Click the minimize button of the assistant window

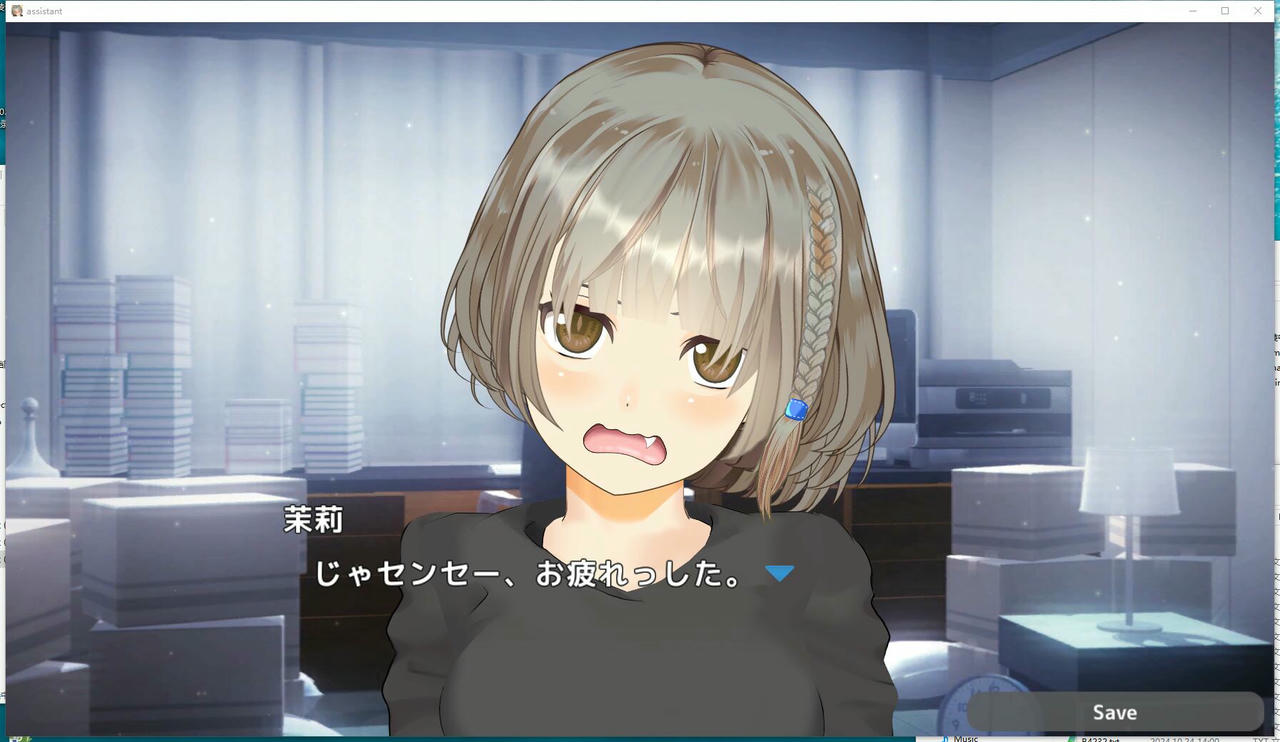[x=1191, y=10]
